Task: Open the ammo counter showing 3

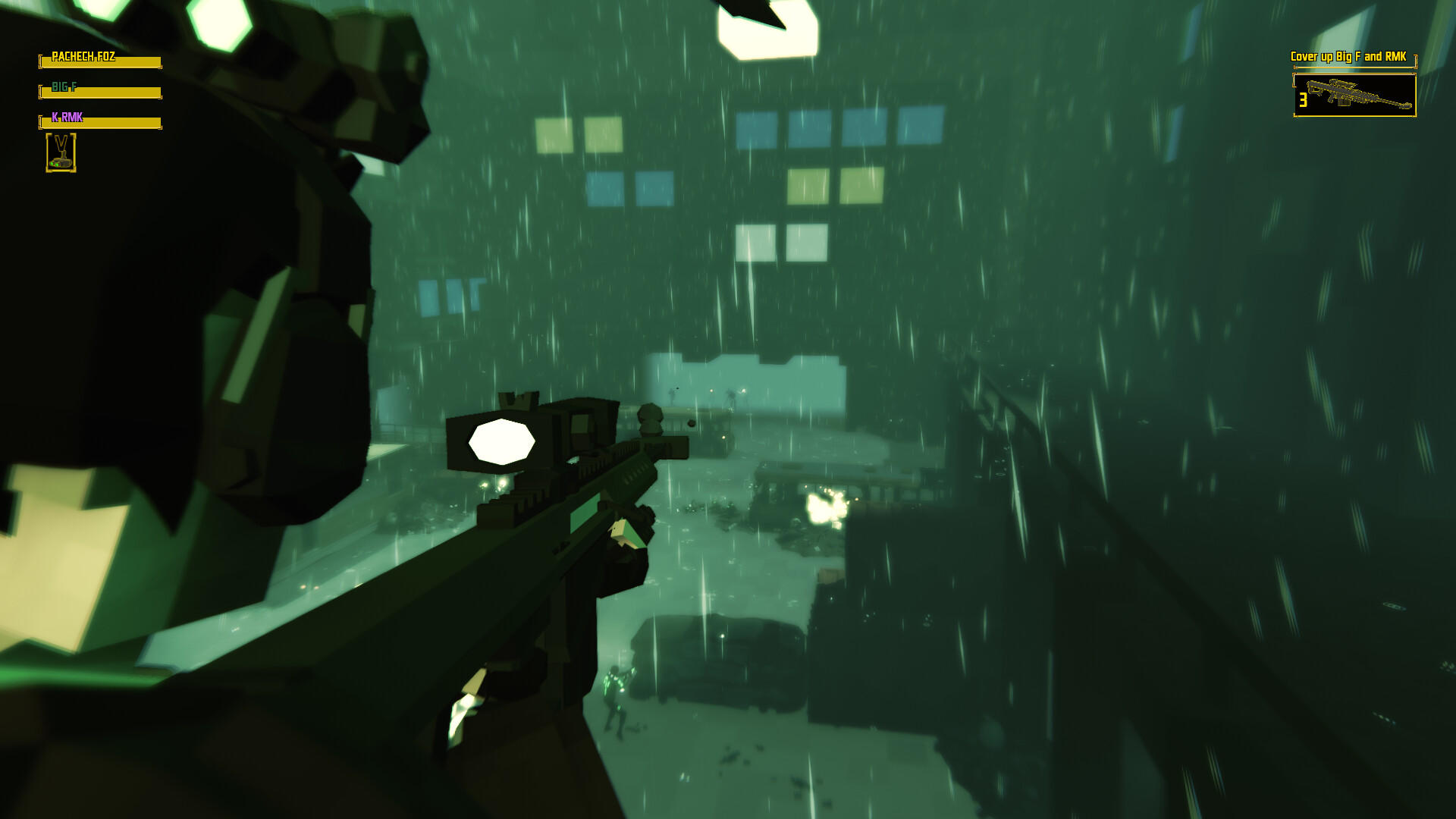Action: pos(1303,99)
